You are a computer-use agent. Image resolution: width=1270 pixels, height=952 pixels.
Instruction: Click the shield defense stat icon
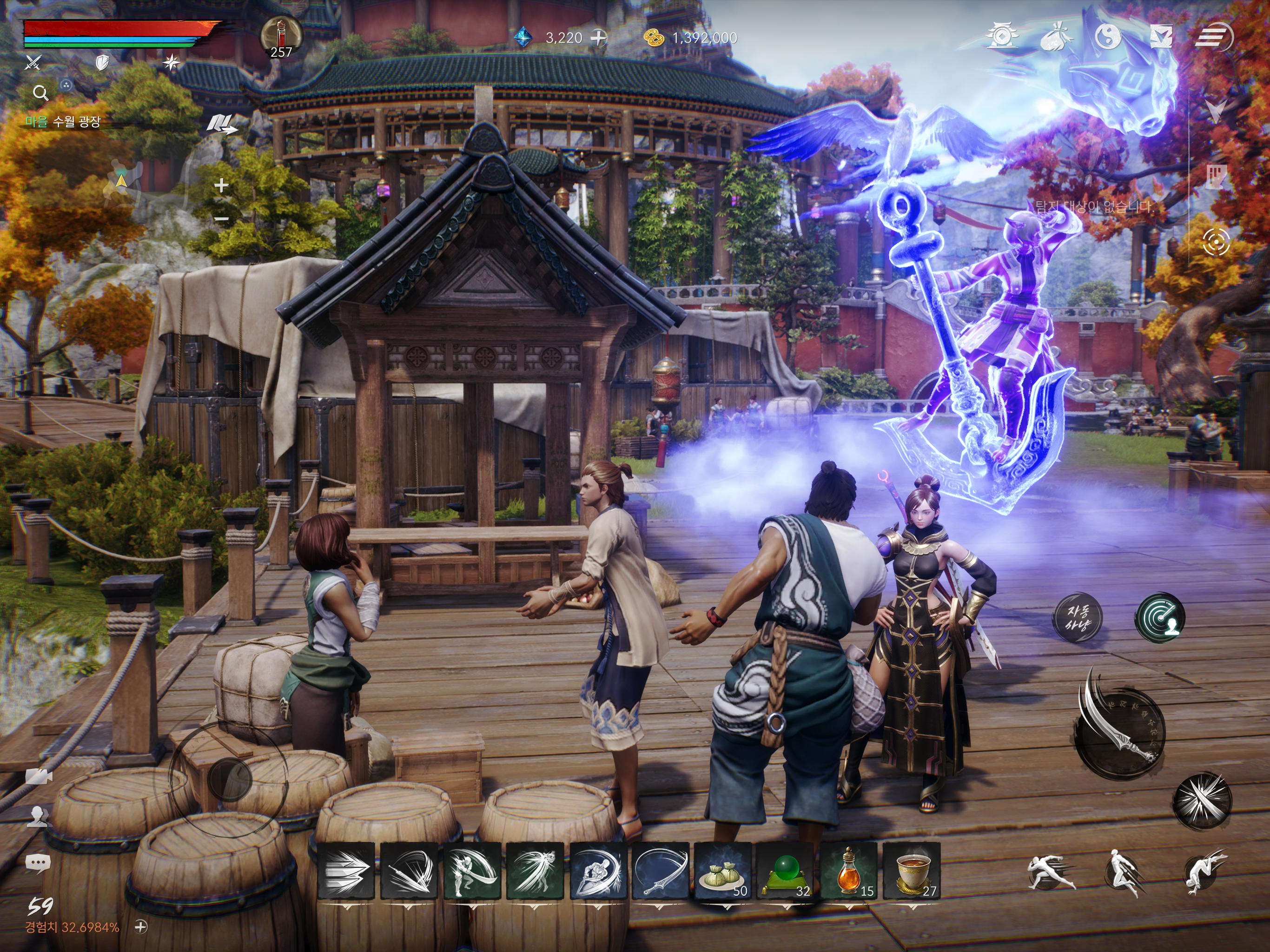click(103, 62)
